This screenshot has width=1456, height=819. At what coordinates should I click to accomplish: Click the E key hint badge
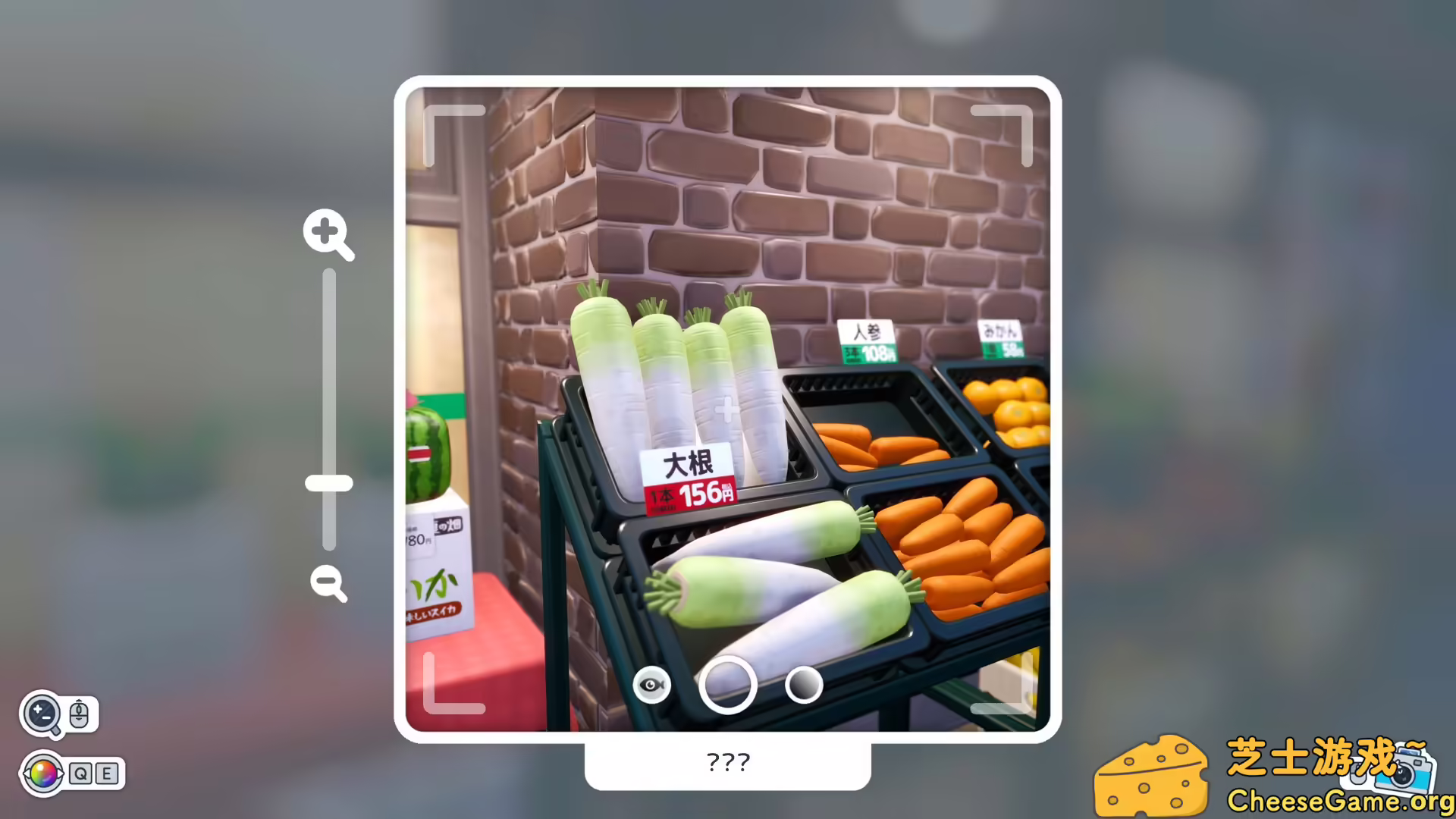[107, 773]
